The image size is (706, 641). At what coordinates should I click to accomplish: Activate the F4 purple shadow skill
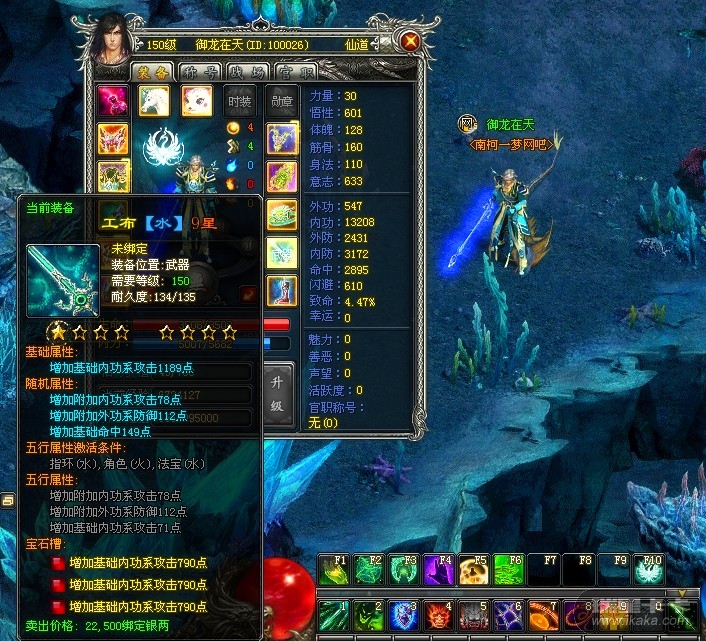[437, 571]
